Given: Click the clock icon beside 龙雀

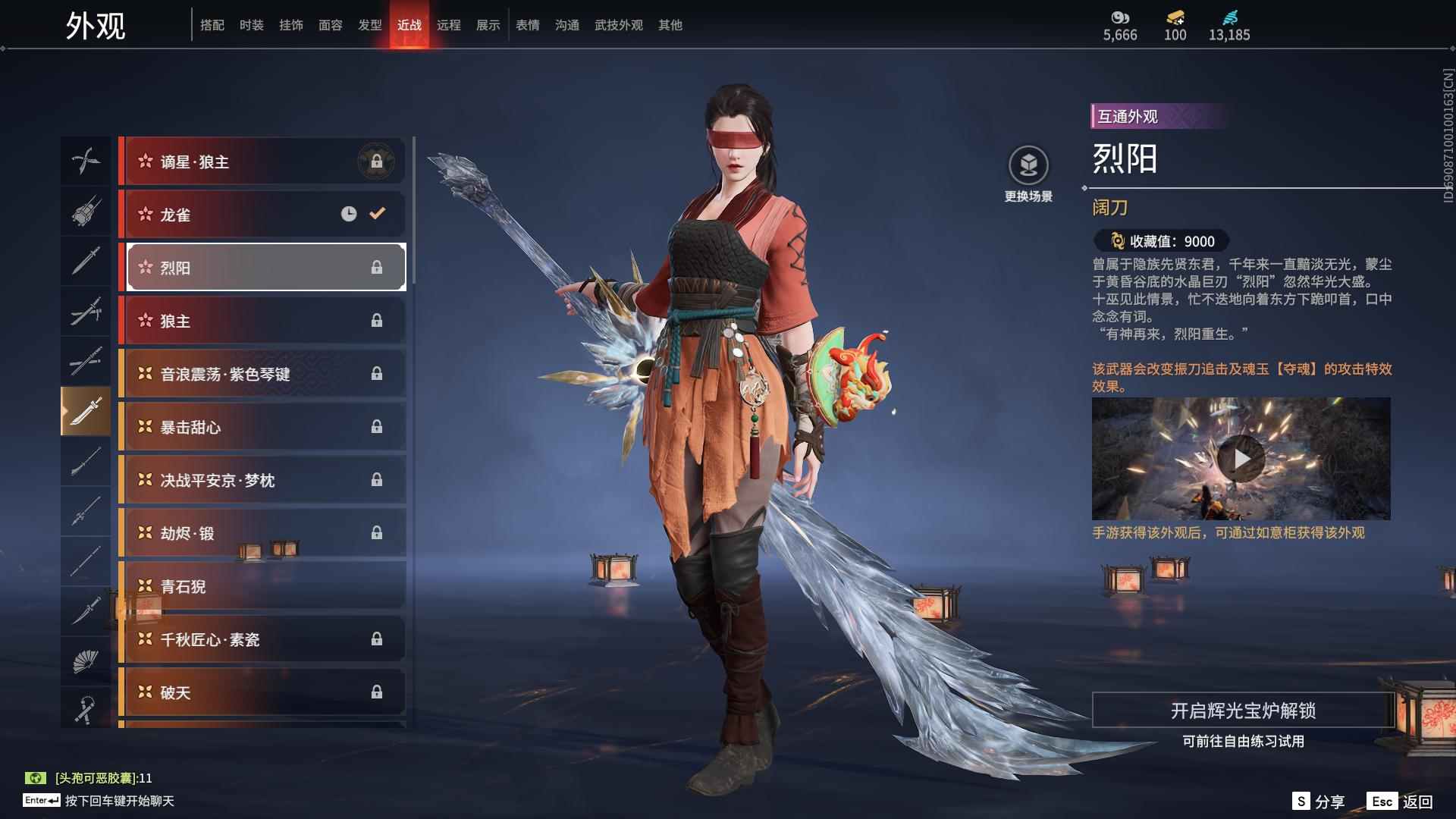Looking at the screenshot, I should [x=348, y=214].
